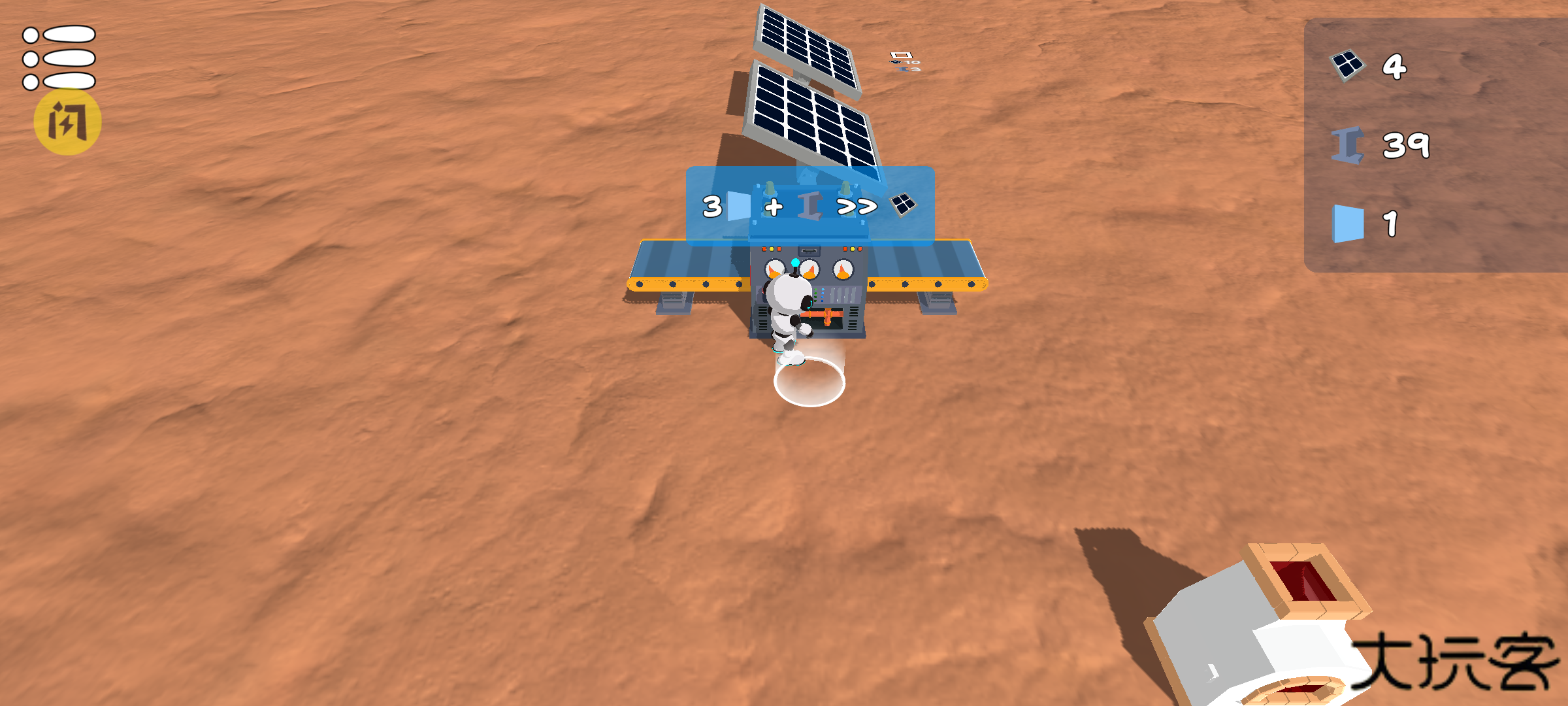This screenshot has width=1568, height=706.
Task: Click the plus symbol in the crafting recipe
Action: pyautogui.click(x=773, y=207)
